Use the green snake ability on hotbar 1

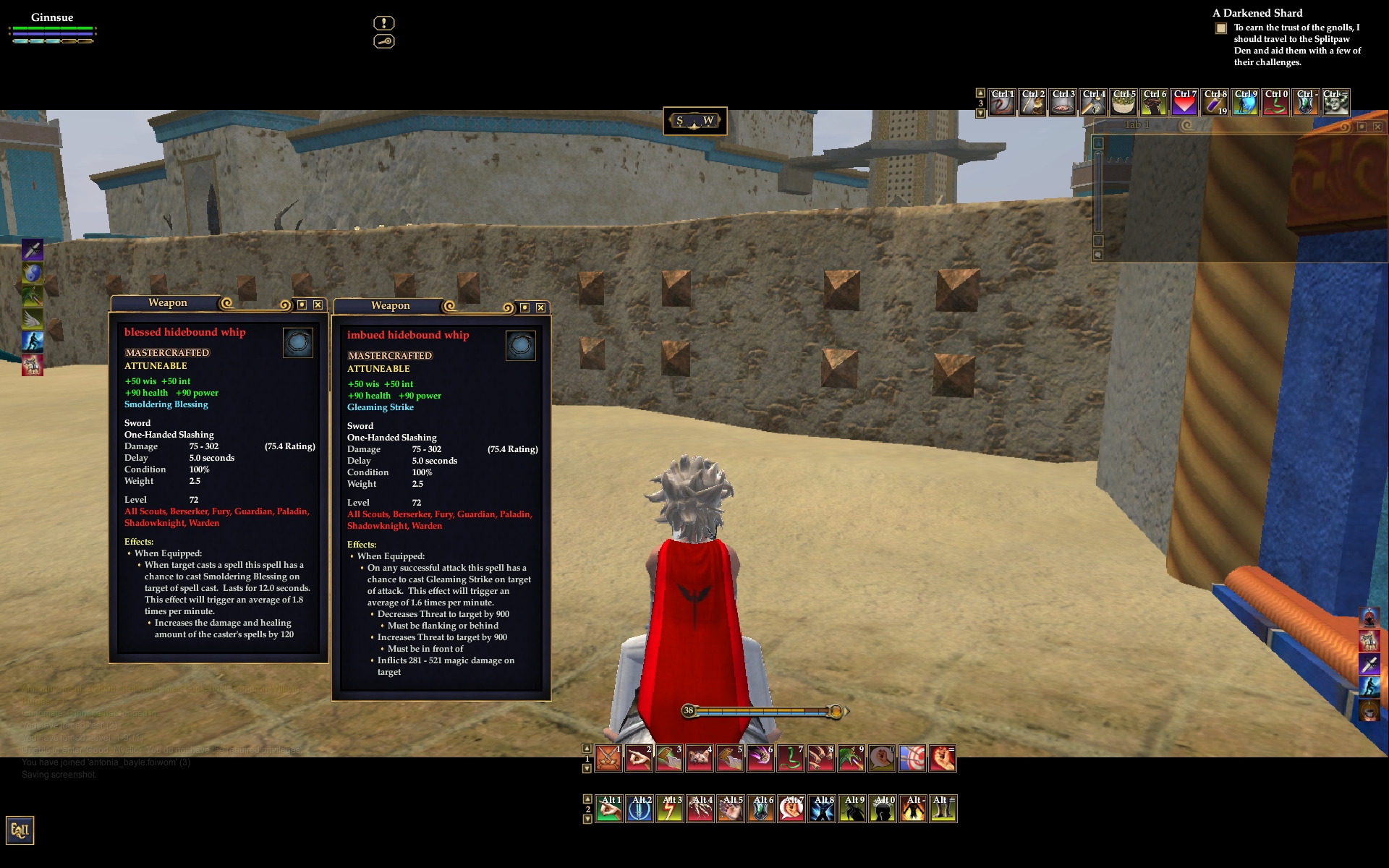click(791, 758)
